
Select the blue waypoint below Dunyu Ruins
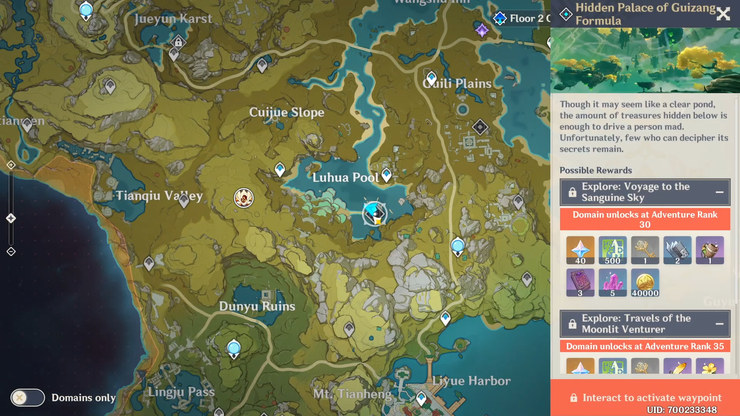point(233,348)
